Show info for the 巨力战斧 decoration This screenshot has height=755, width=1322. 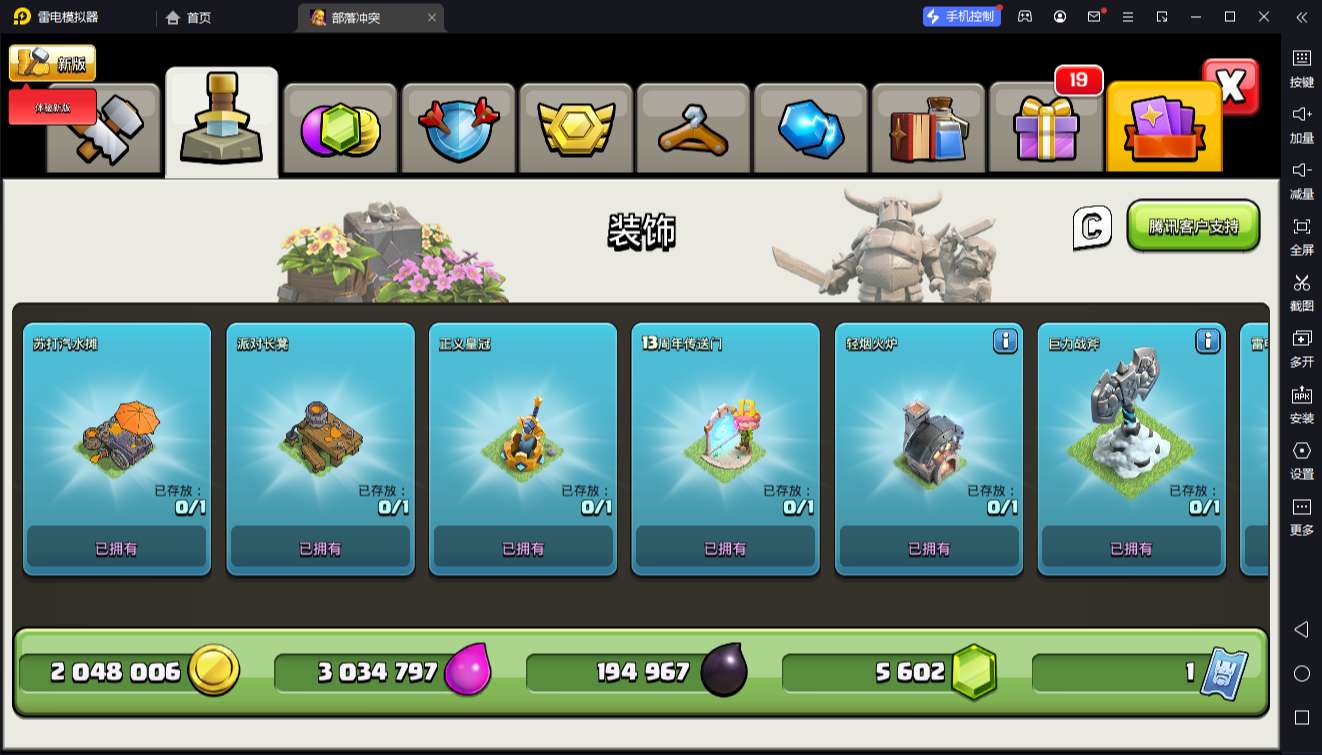point(1208,342)
